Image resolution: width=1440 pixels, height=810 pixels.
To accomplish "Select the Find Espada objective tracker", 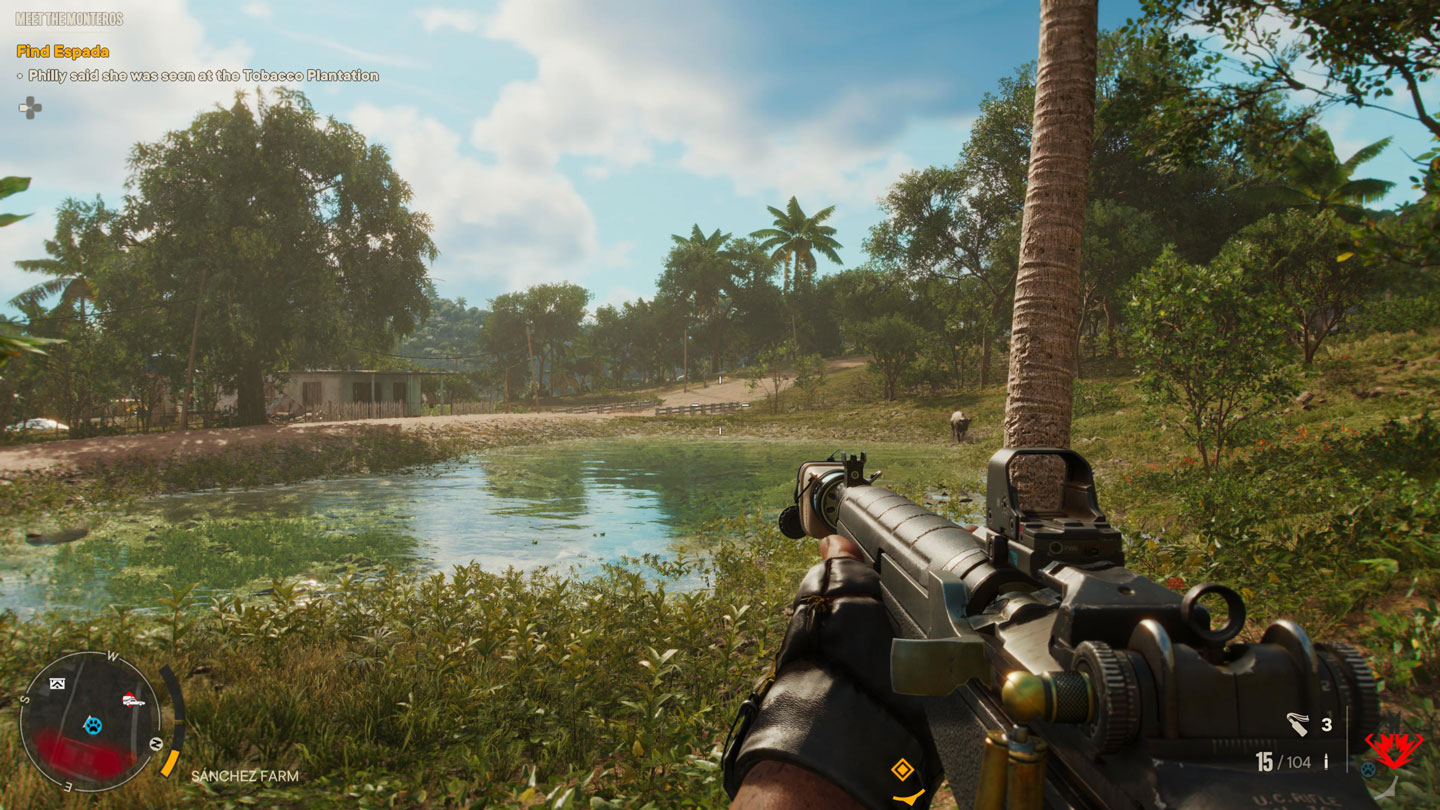I will click(63, 51).
